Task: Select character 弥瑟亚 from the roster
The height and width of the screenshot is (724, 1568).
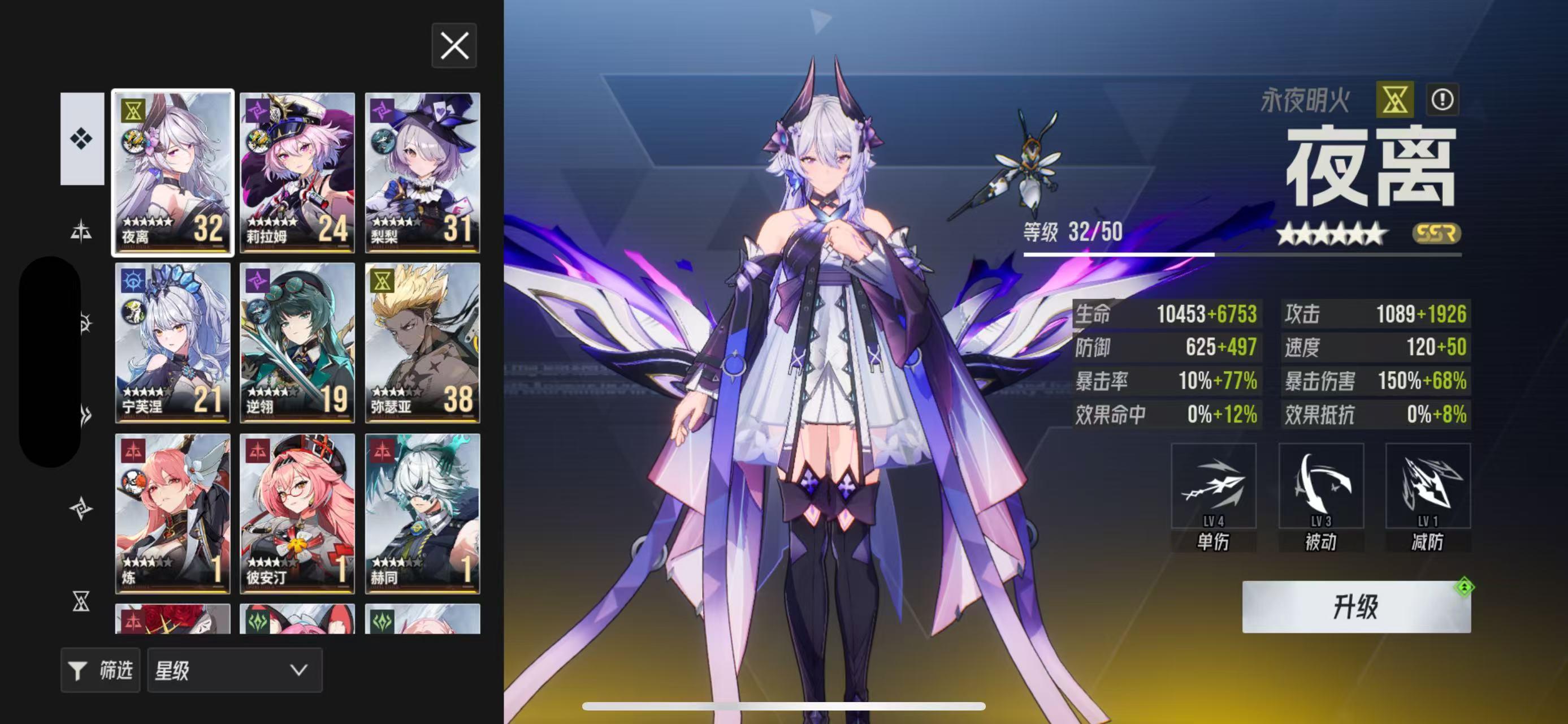Action: 422,341
